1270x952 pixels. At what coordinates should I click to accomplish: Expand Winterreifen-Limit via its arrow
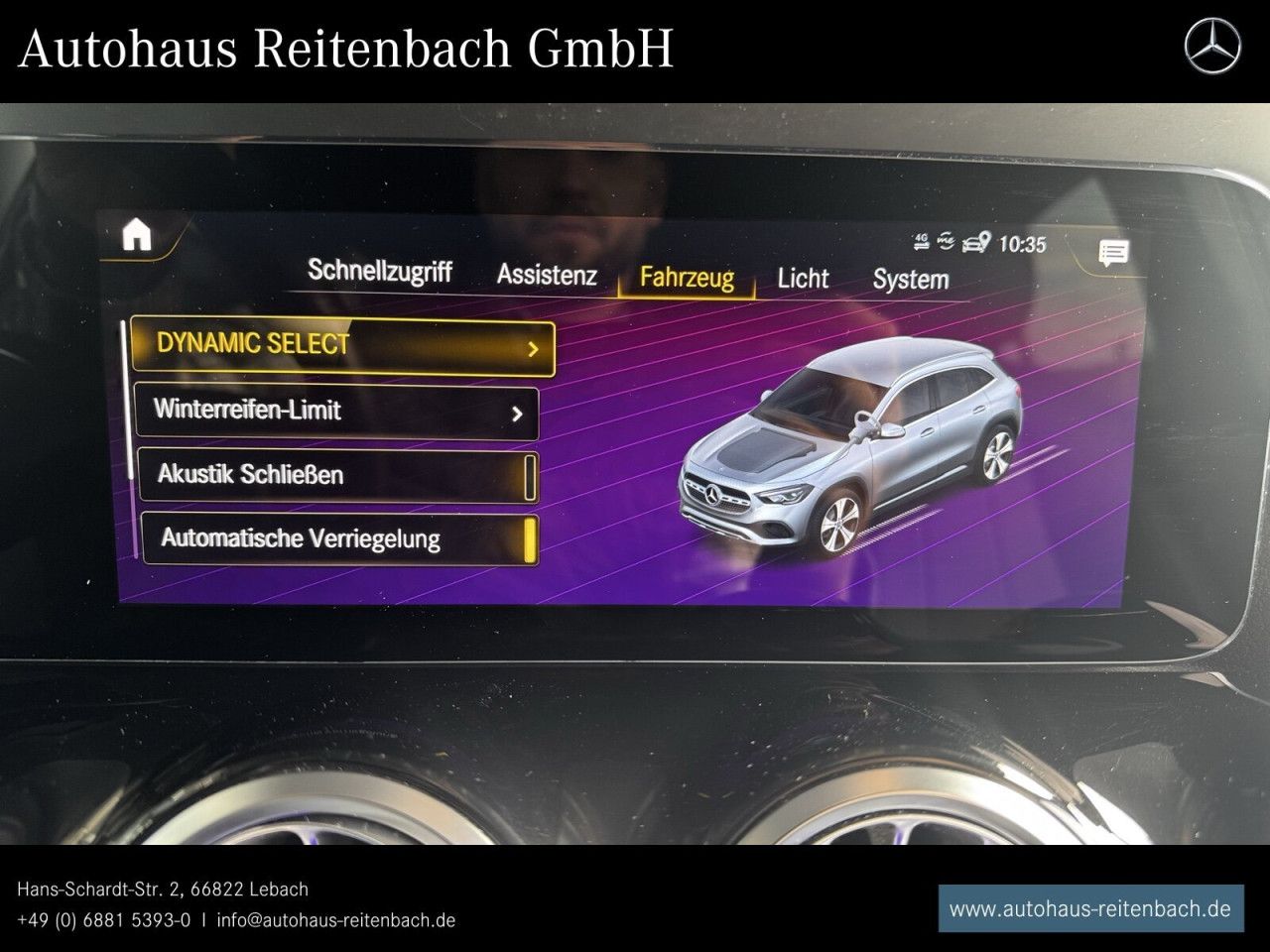(517, 413)
